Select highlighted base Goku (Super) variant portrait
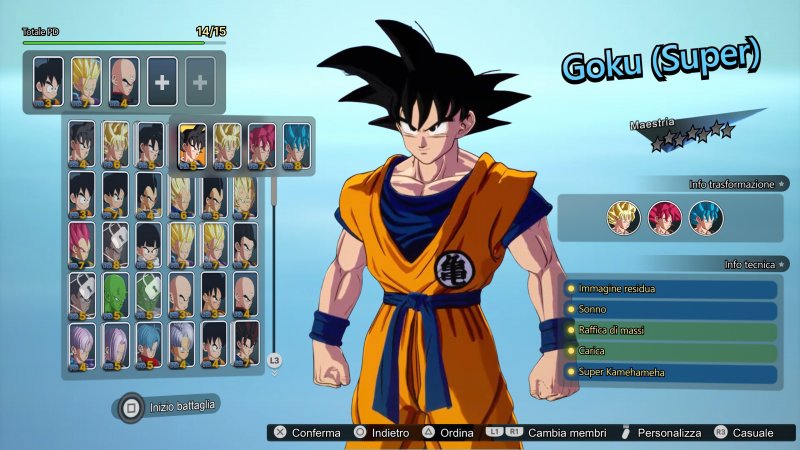 click(x=193, y=144)
